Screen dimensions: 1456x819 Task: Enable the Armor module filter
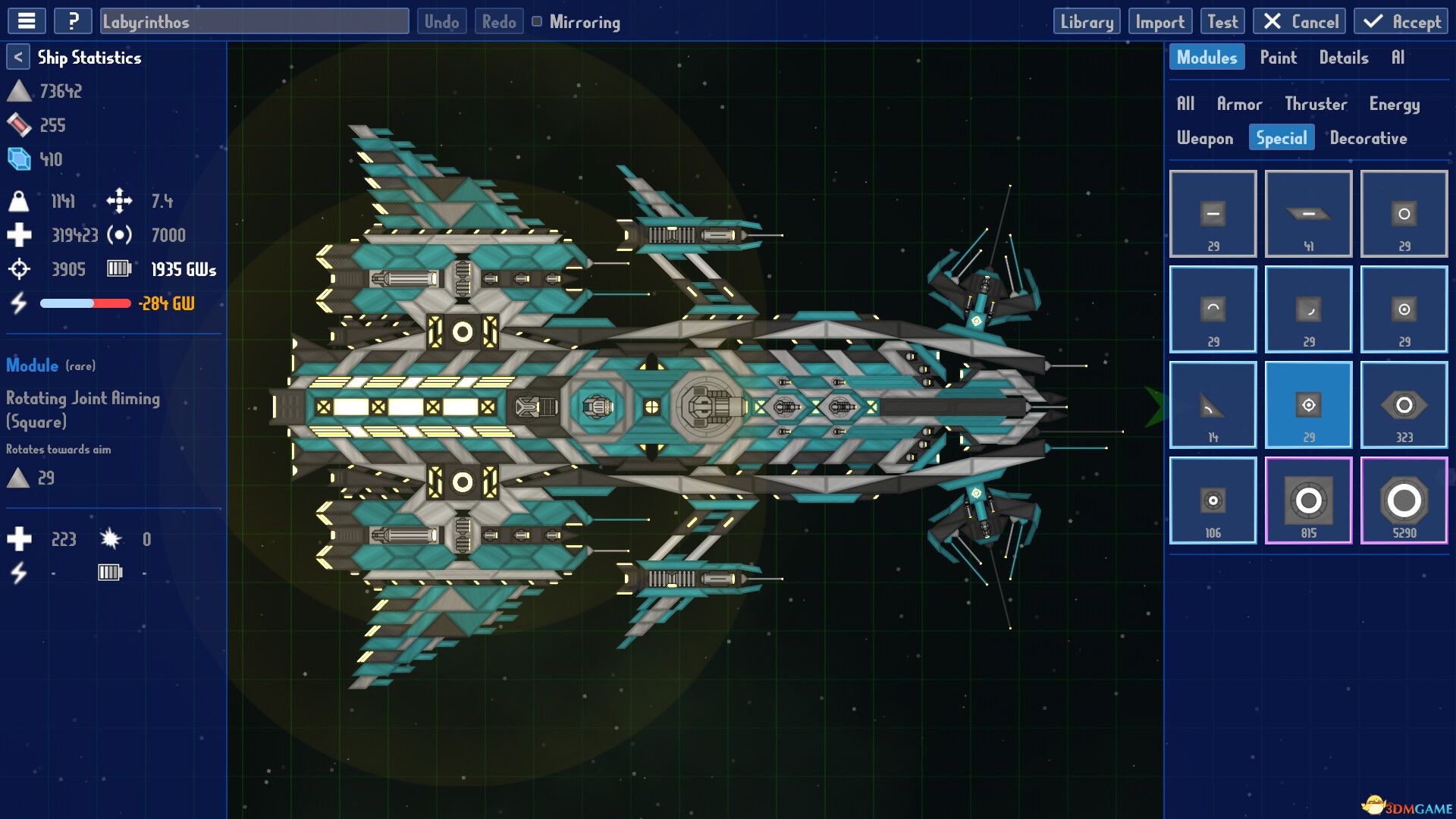pos(1240,104)
